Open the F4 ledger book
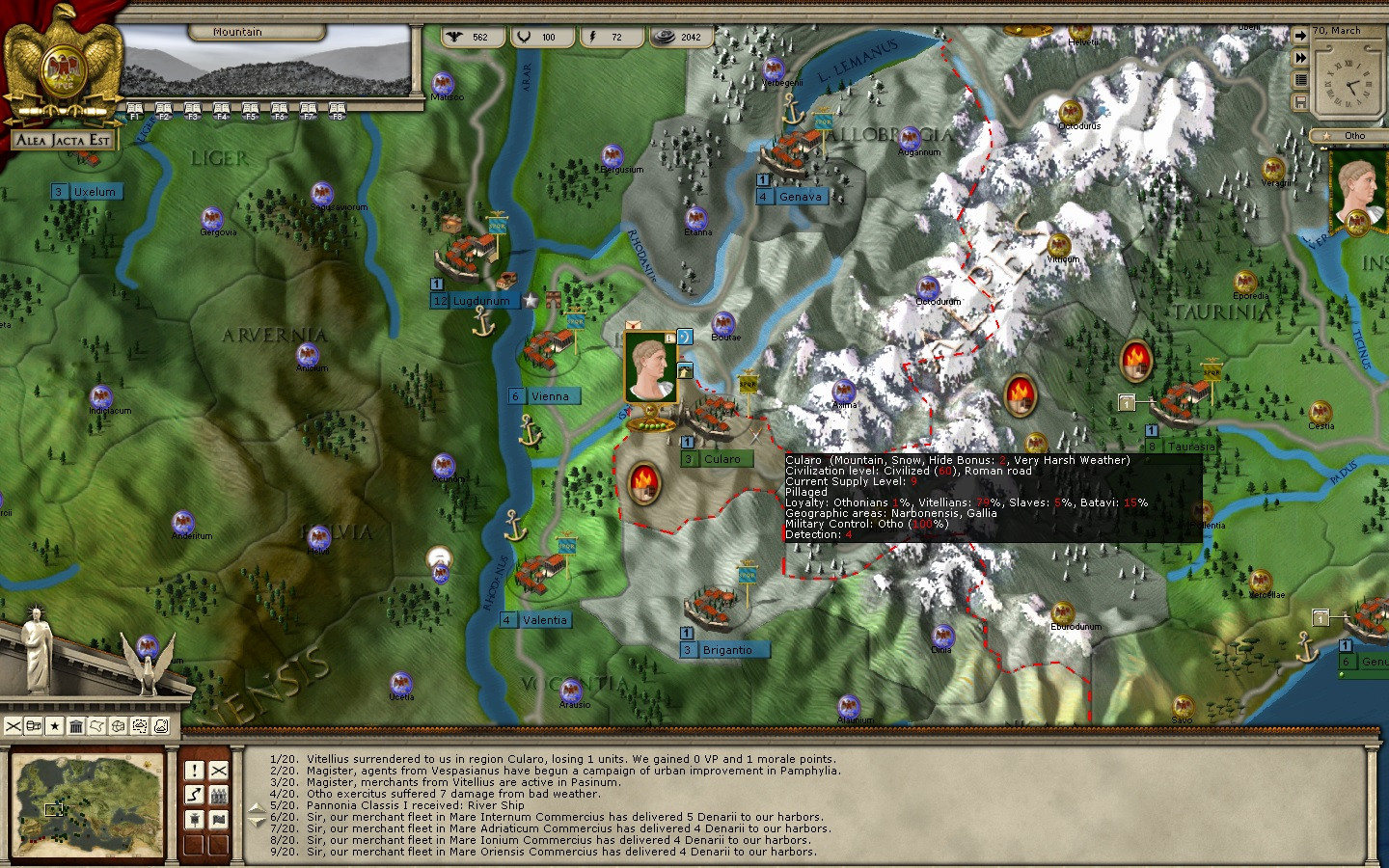 tap(221, 109)
